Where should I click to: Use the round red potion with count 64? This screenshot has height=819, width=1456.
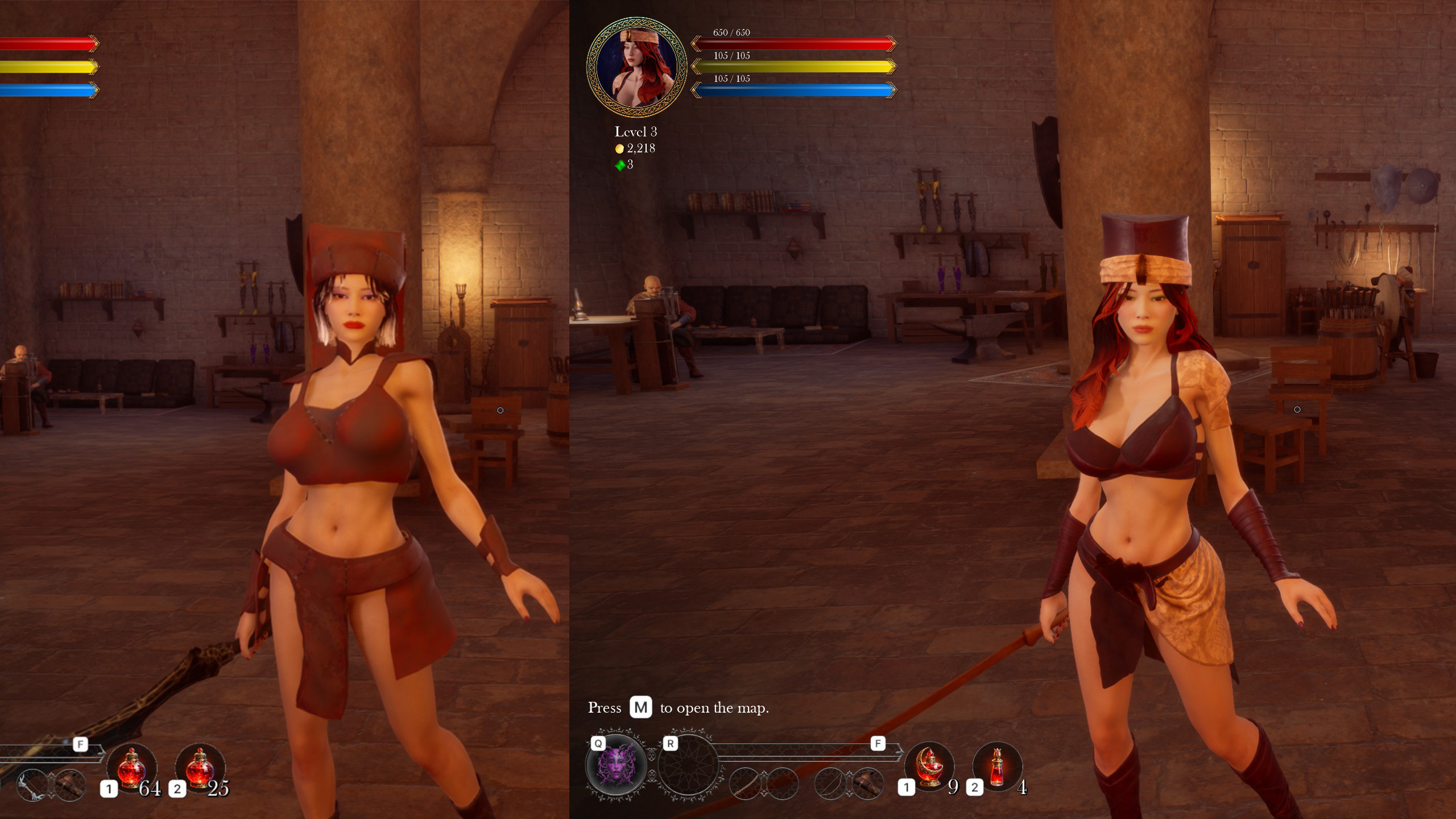(x=131, y=767)
